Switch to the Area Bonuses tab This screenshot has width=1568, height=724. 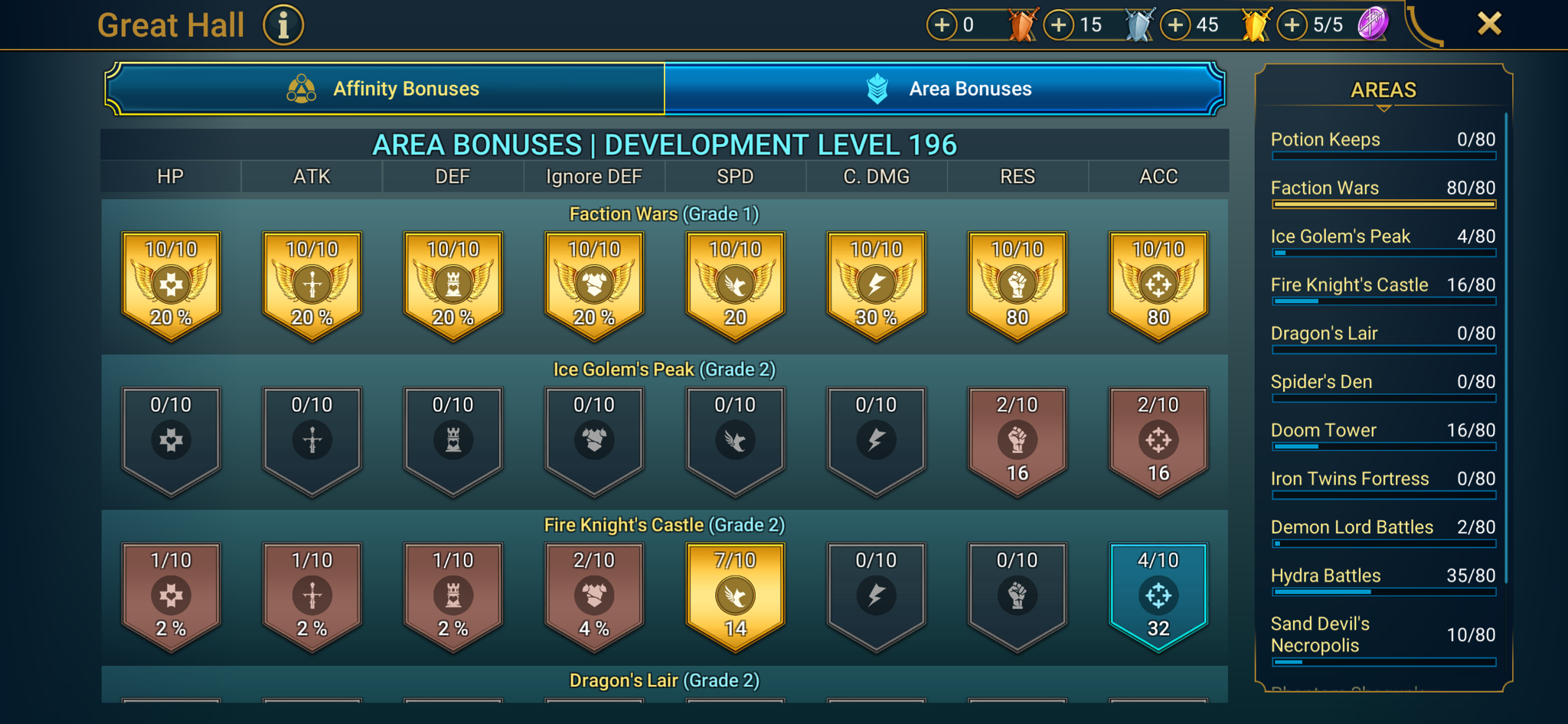(x=969, y=88)
